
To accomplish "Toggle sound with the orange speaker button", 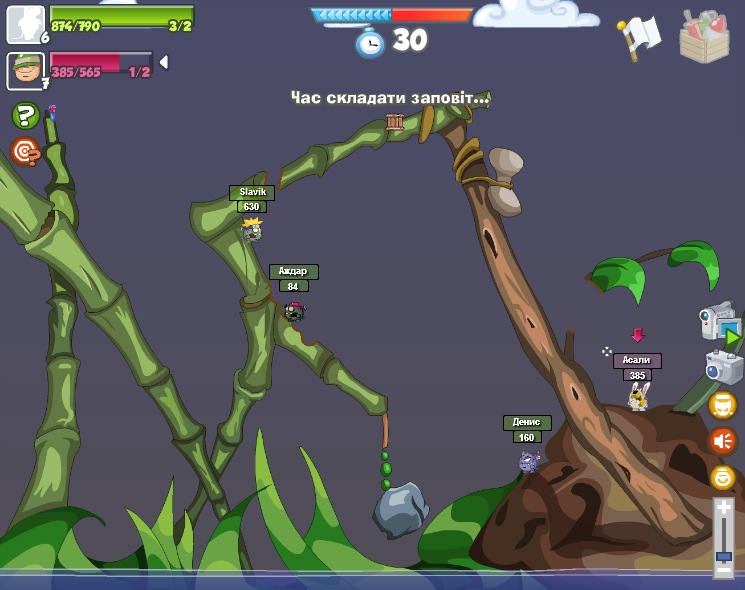I will click(x=722, y=441).
